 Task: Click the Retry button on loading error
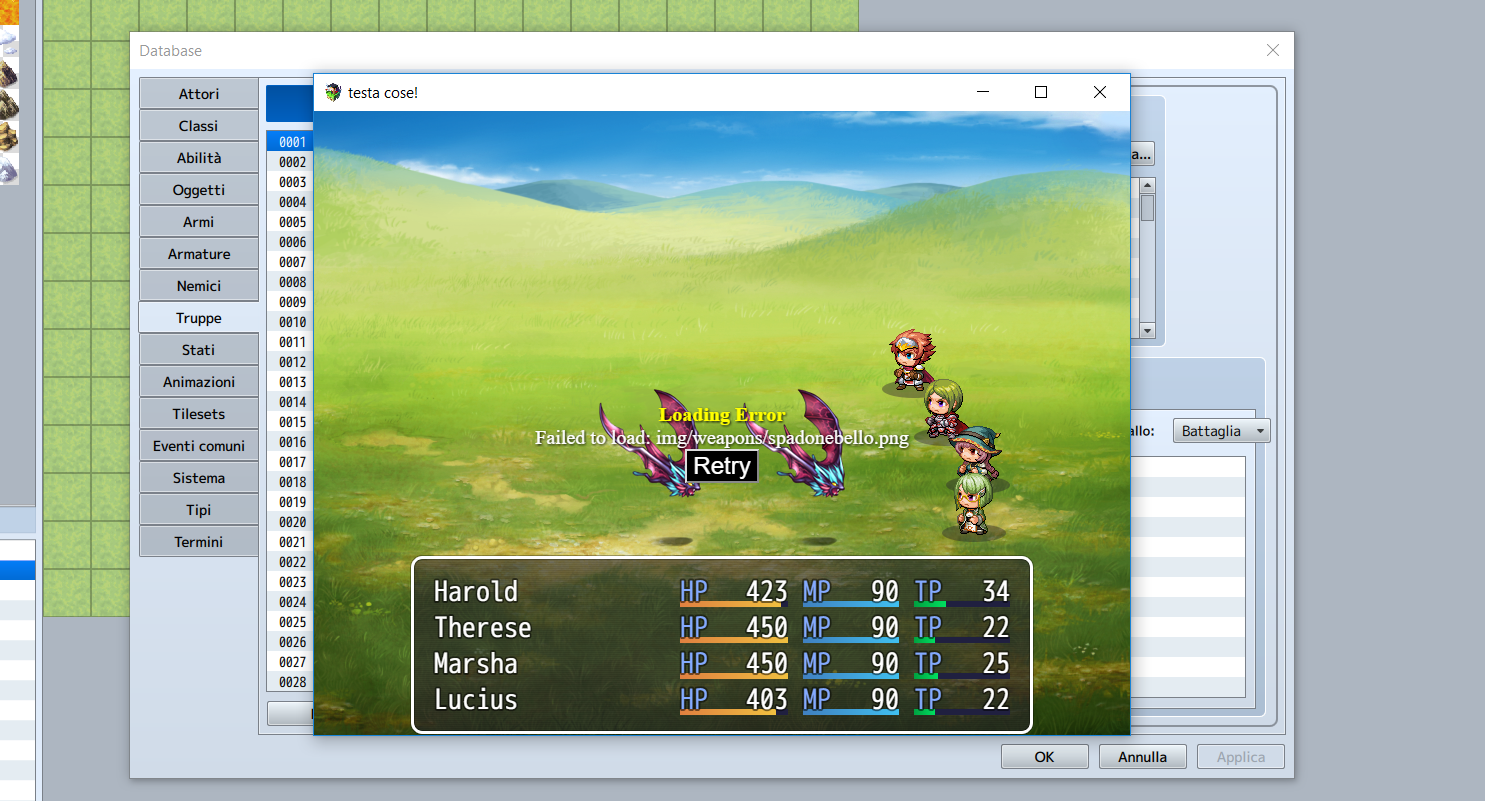pyautogui.click(x=721, y=465)
